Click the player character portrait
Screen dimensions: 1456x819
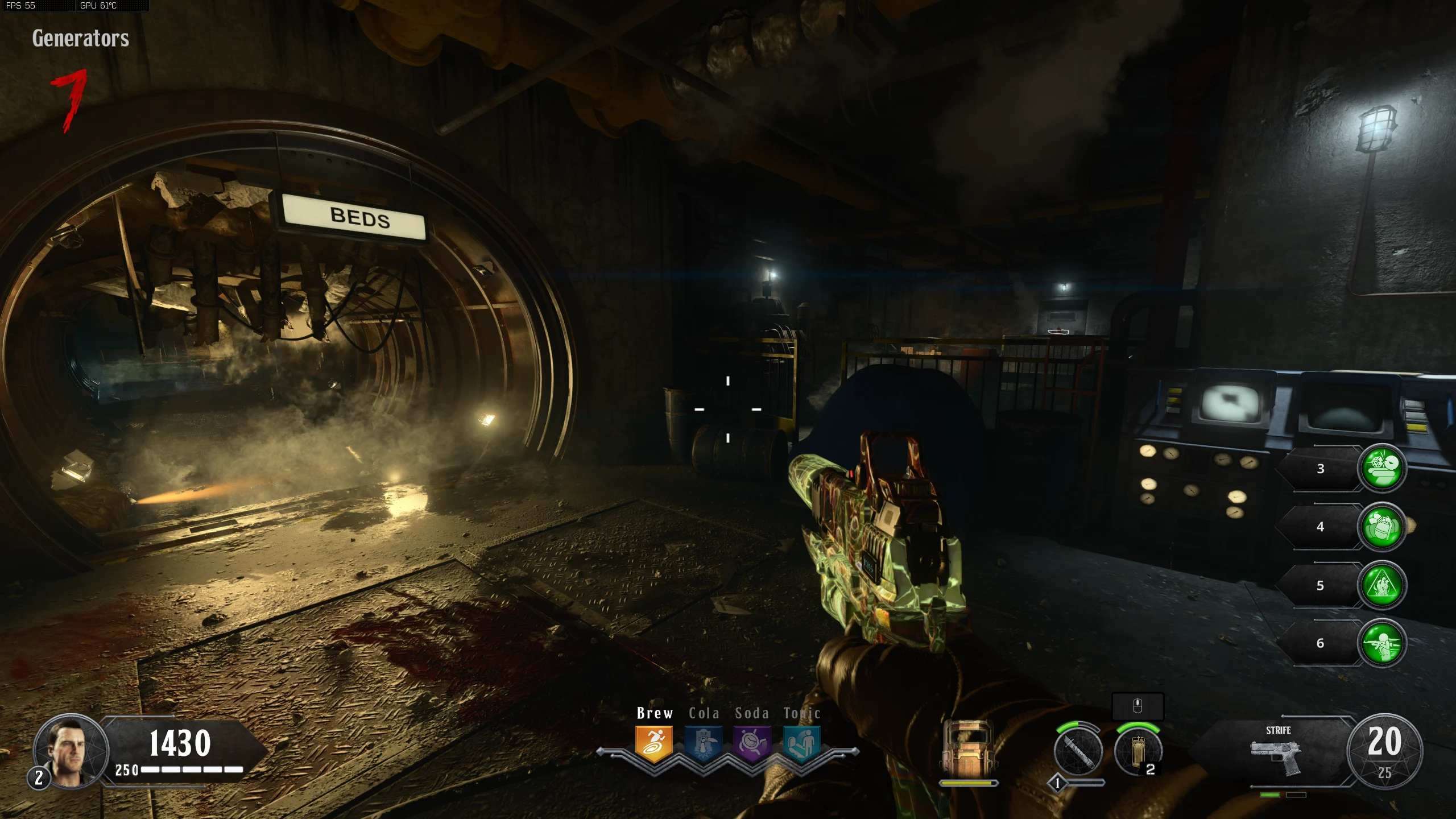(71, 751)
